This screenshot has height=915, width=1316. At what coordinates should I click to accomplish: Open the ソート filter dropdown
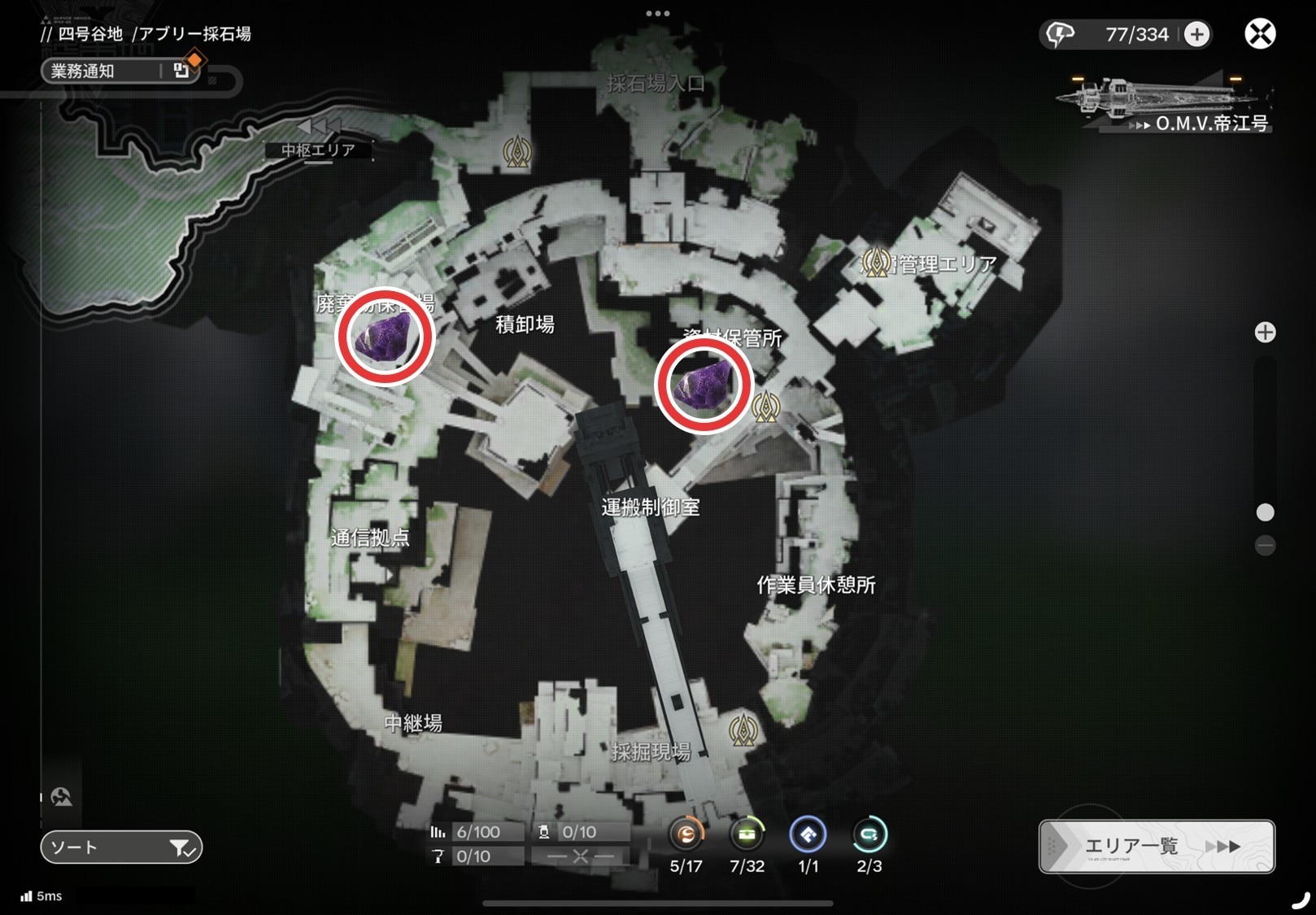121,847
